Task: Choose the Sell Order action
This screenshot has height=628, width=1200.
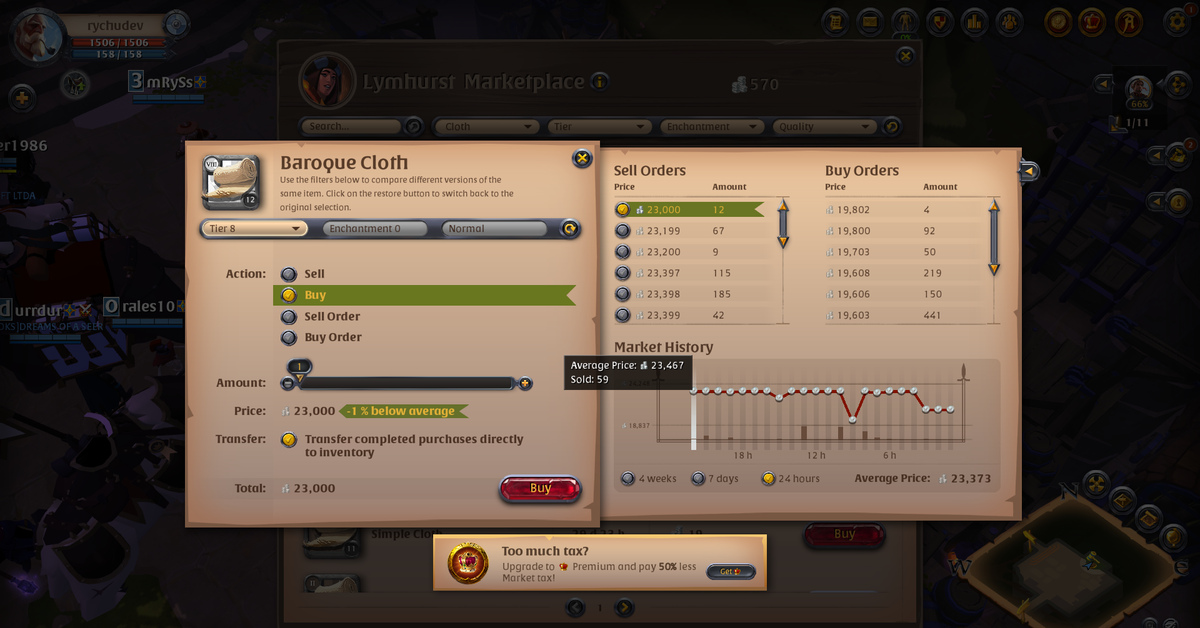Action: point(289,317)
